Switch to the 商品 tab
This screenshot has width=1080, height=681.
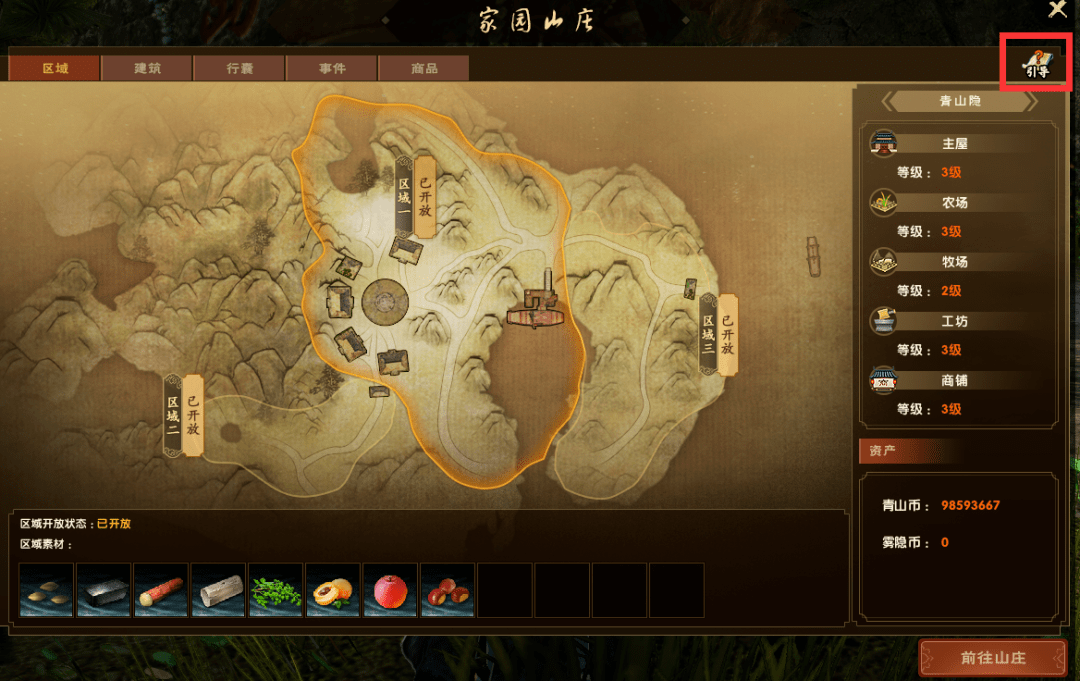pos(424,68)
